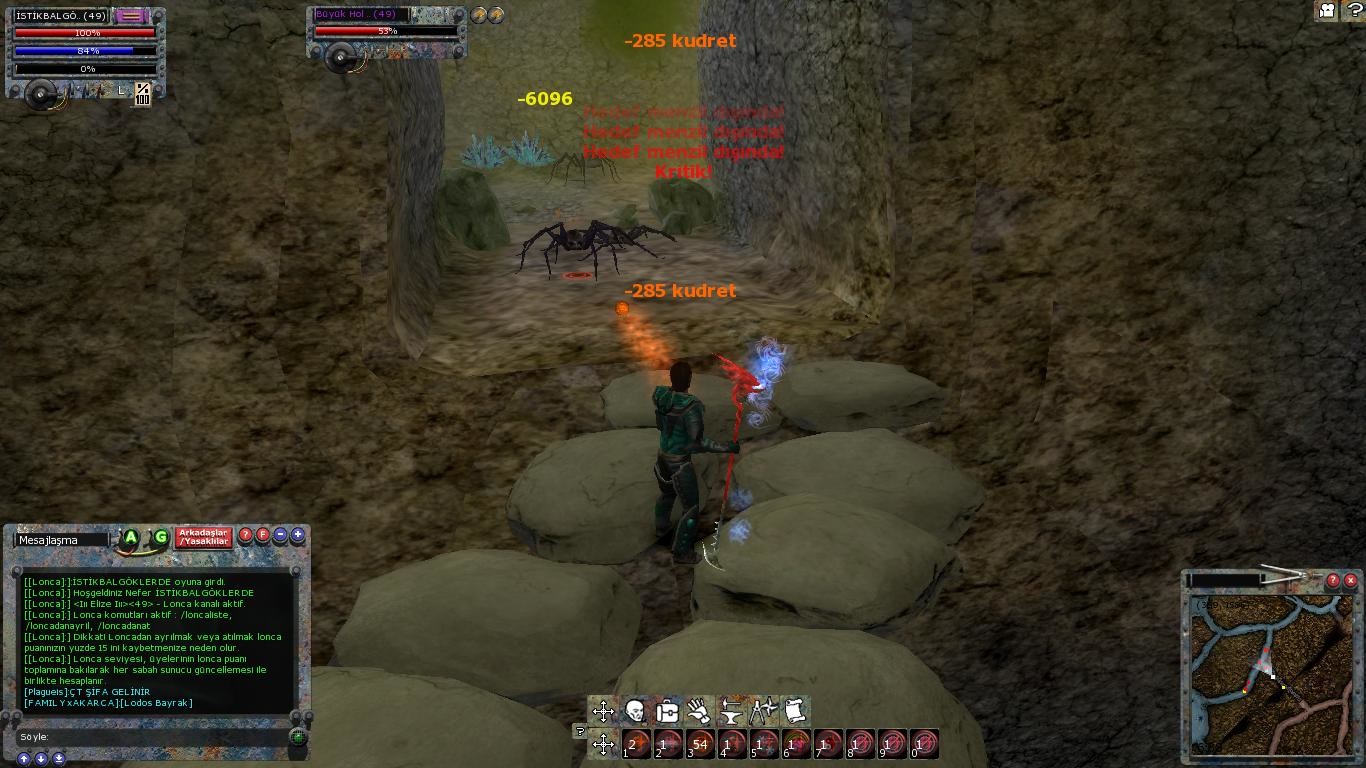Open the anvil and hammer crafting icon

pyautogui.click(x=731, y=711)
